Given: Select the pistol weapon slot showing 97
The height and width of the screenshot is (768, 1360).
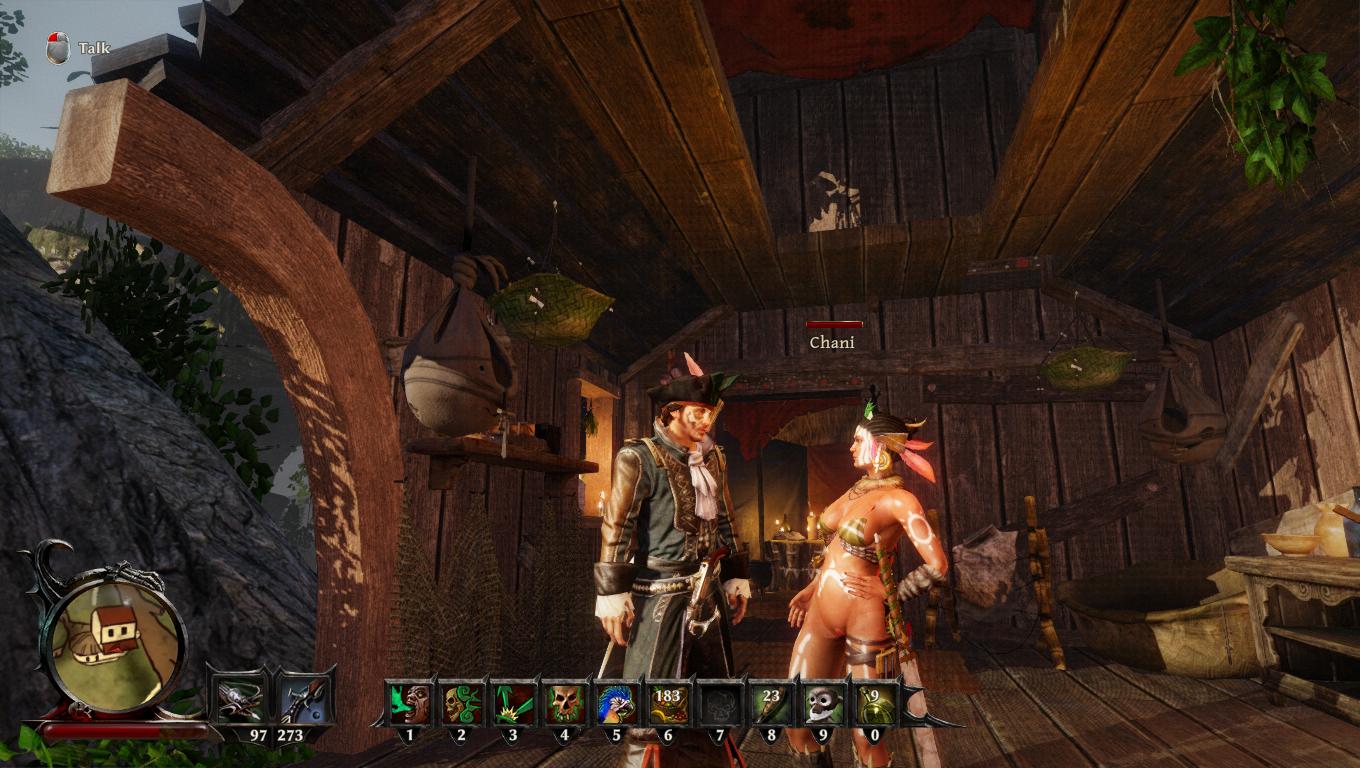Looking at the screenshot, I should click(240, 700).
